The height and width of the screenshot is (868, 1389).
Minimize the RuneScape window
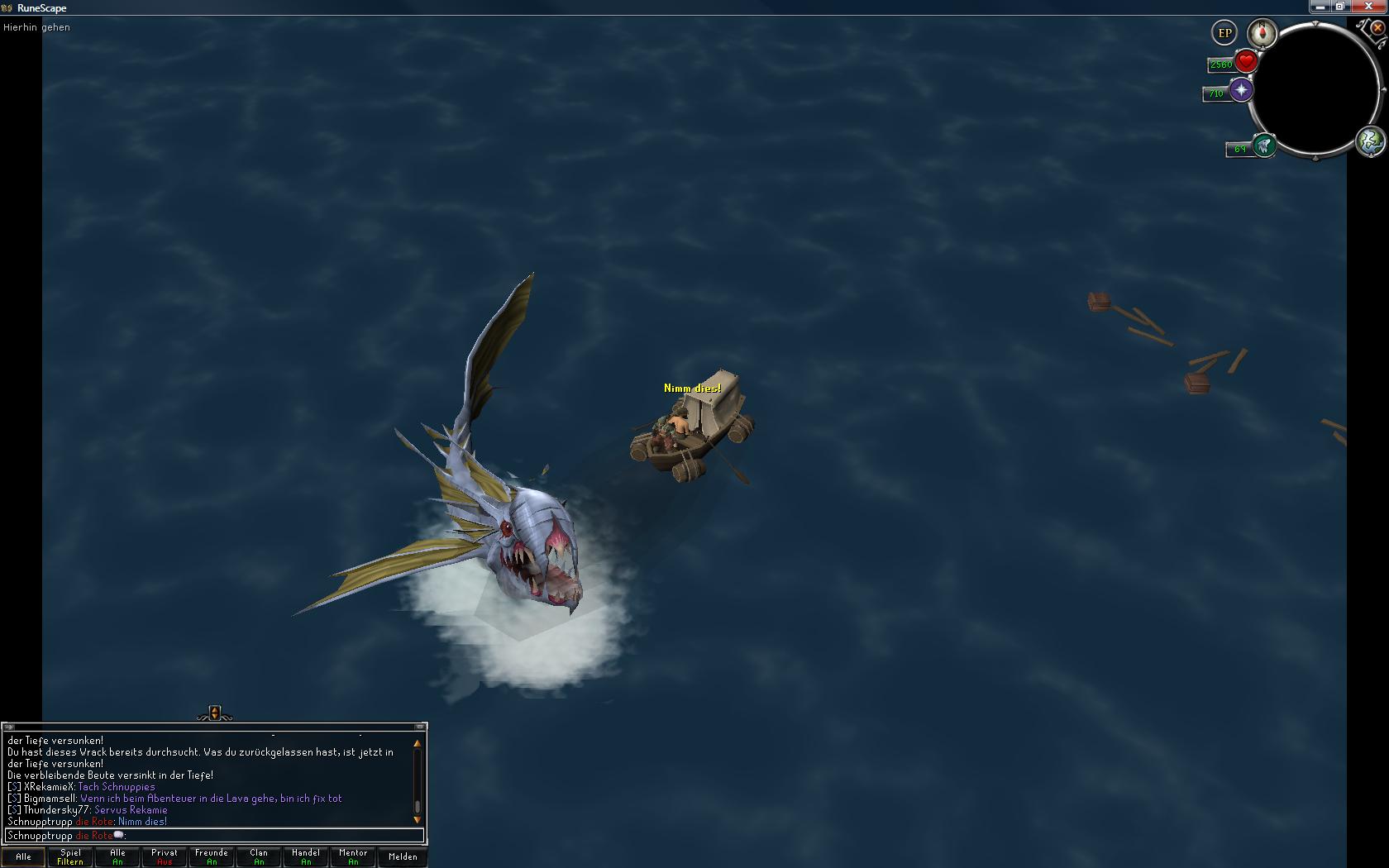1320,7
